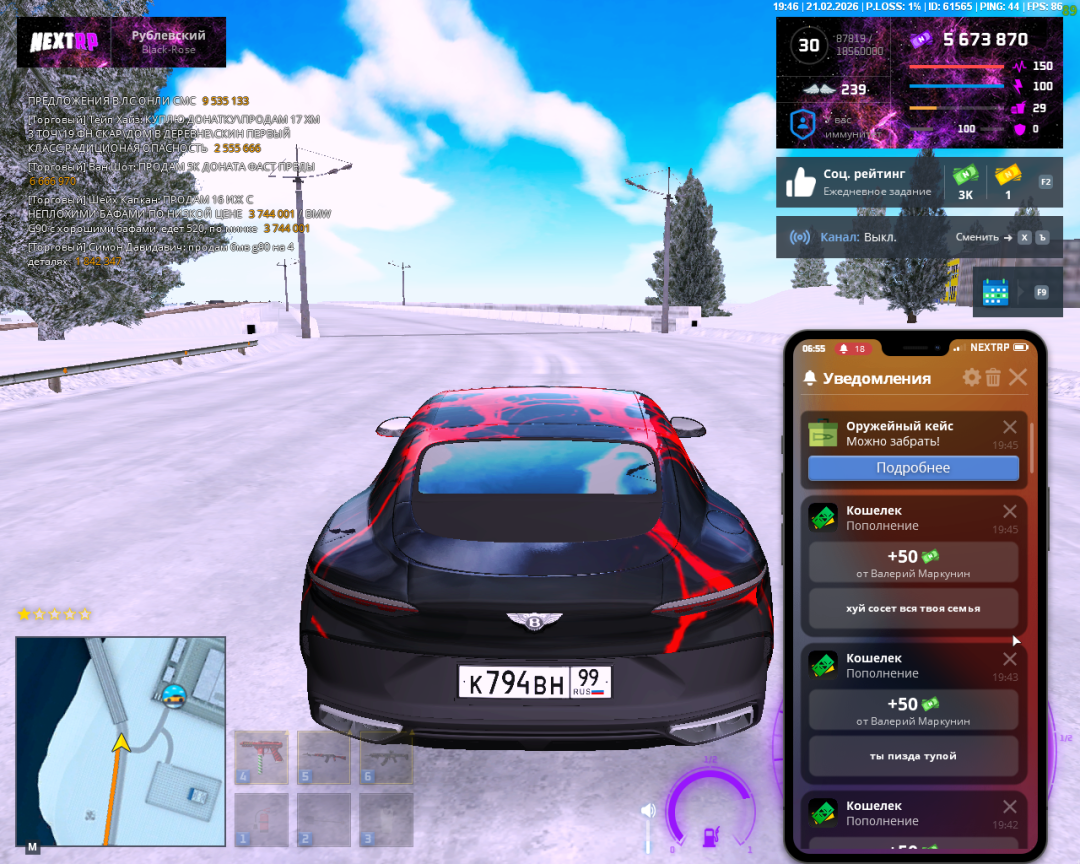Viewport: 1080px width, 864px height.
Task: Click the speaker volume icon
Action: [x=648, y=810]
